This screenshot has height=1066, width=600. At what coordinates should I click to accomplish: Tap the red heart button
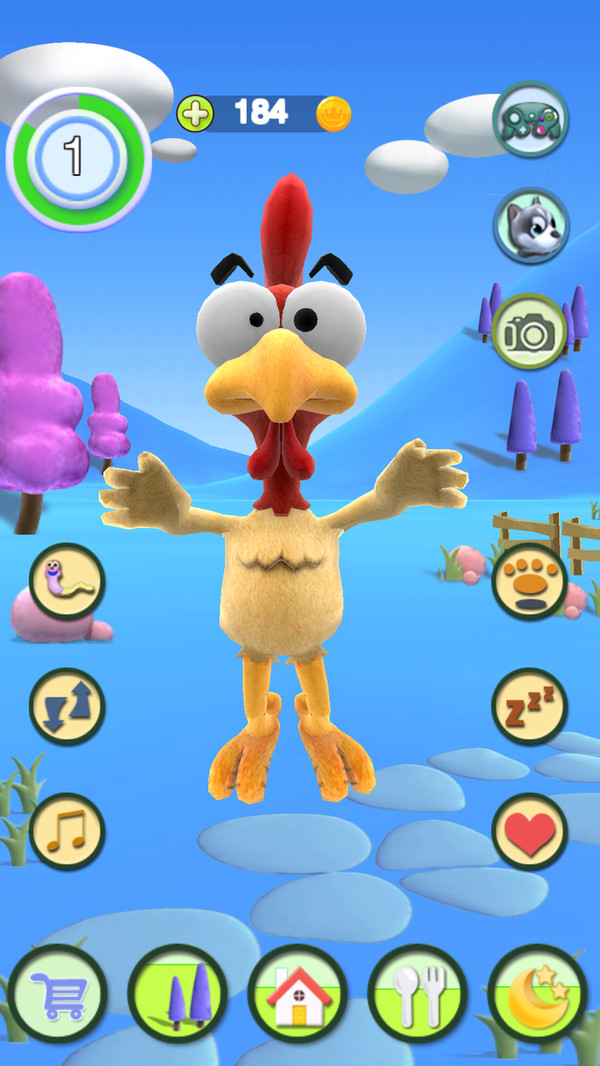tap(529, 831)
